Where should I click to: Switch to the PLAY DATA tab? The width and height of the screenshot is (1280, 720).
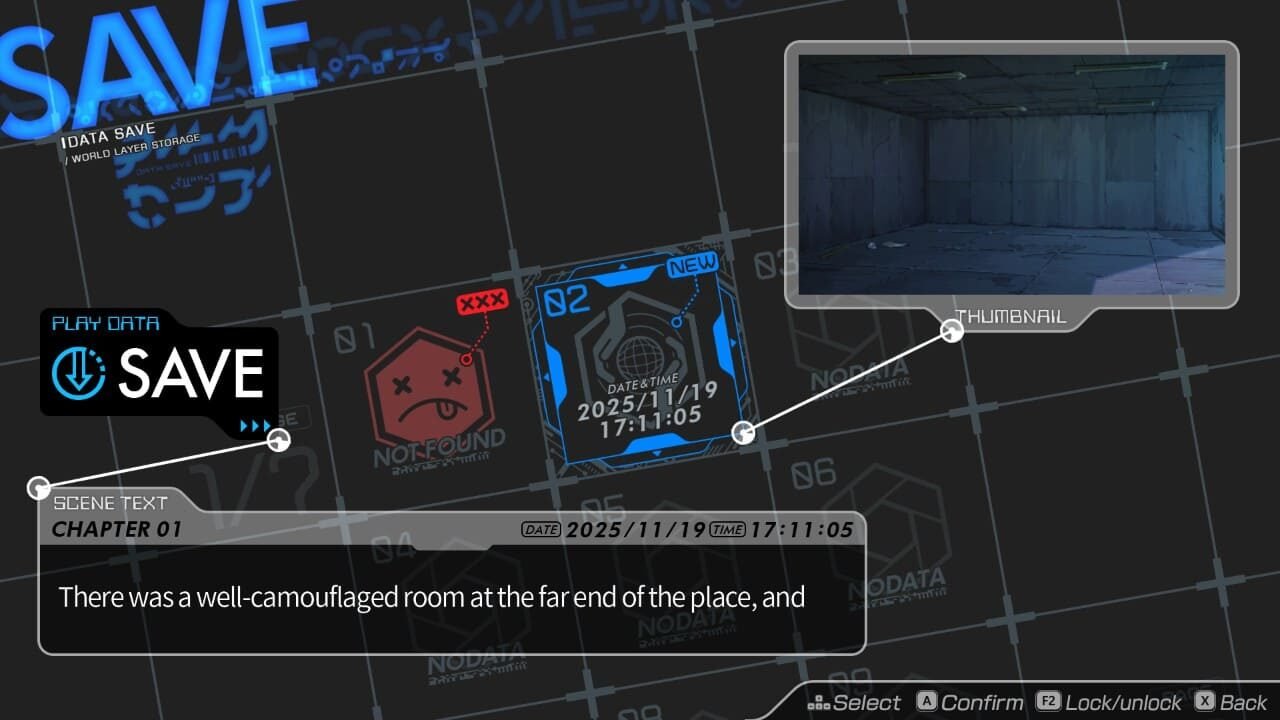click(x=105, y=322)
